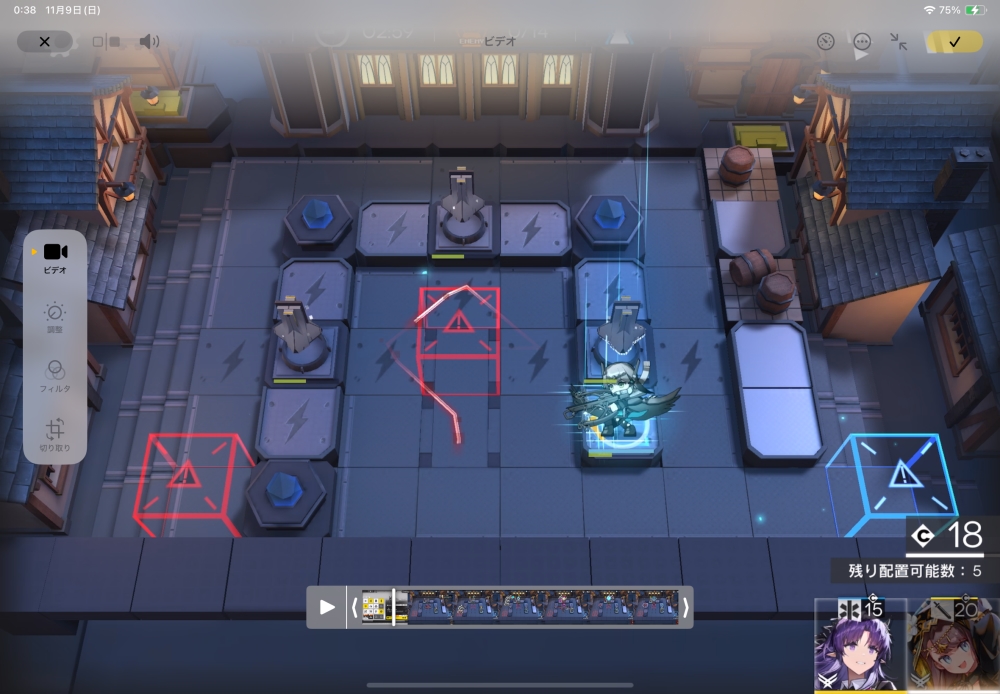Confirm edits with the yellow checkmark button
Image resolution: width=1000 pixels, height=694 pixels.
954,42
